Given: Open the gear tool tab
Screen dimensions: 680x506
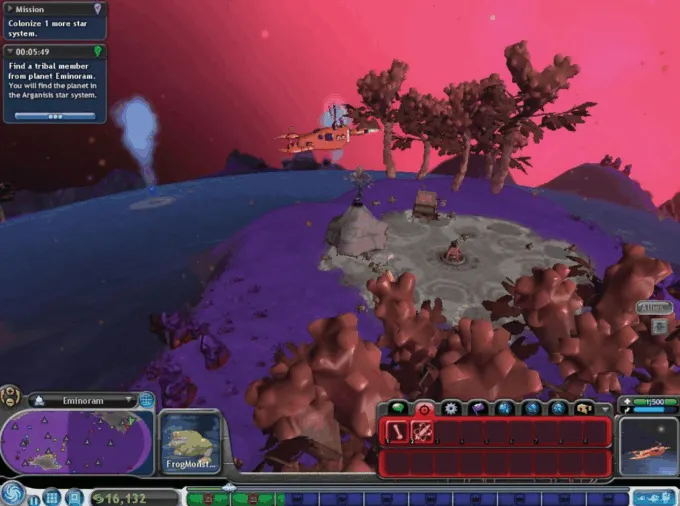Looking at the screenshot, I should click(x=452, y=408).
